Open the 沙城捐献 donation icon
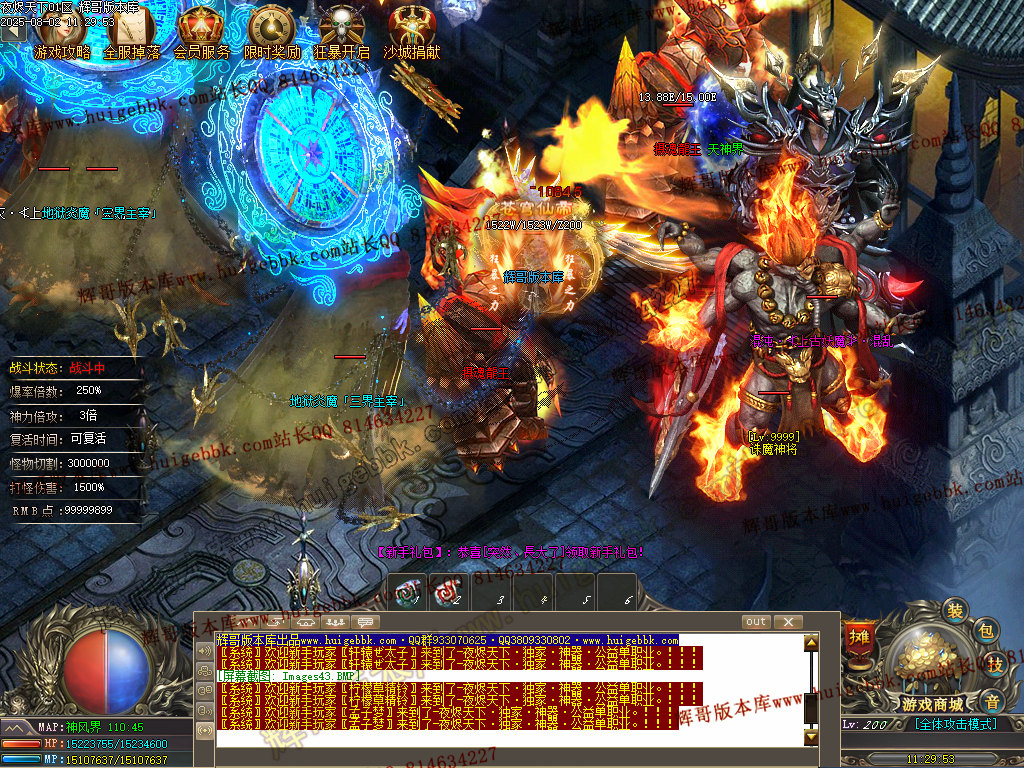 pos(411,32)
